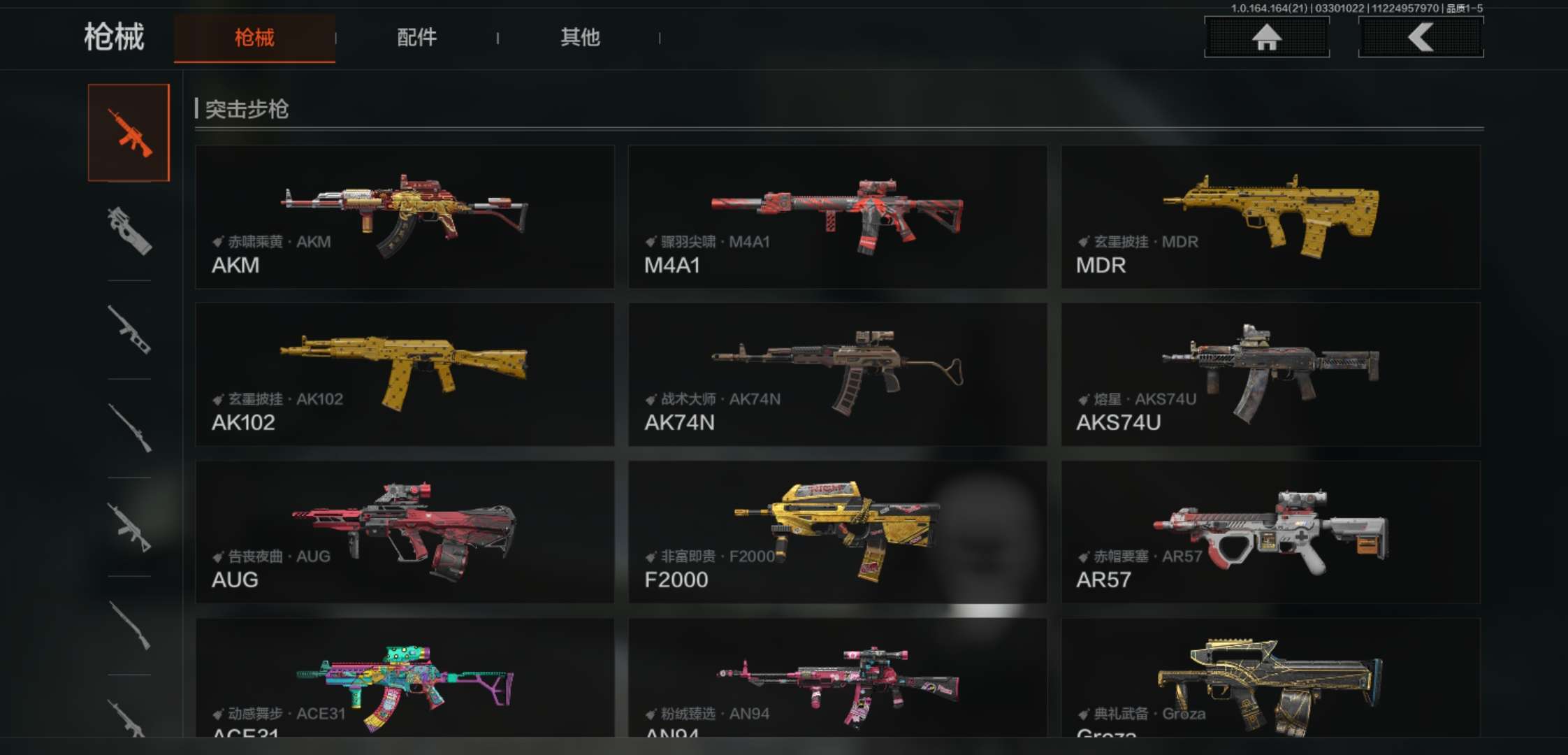Choose the AK102 weapon tile
Image resolution: width=1568 pixels, height=755 pixels.
coord(405,374)
